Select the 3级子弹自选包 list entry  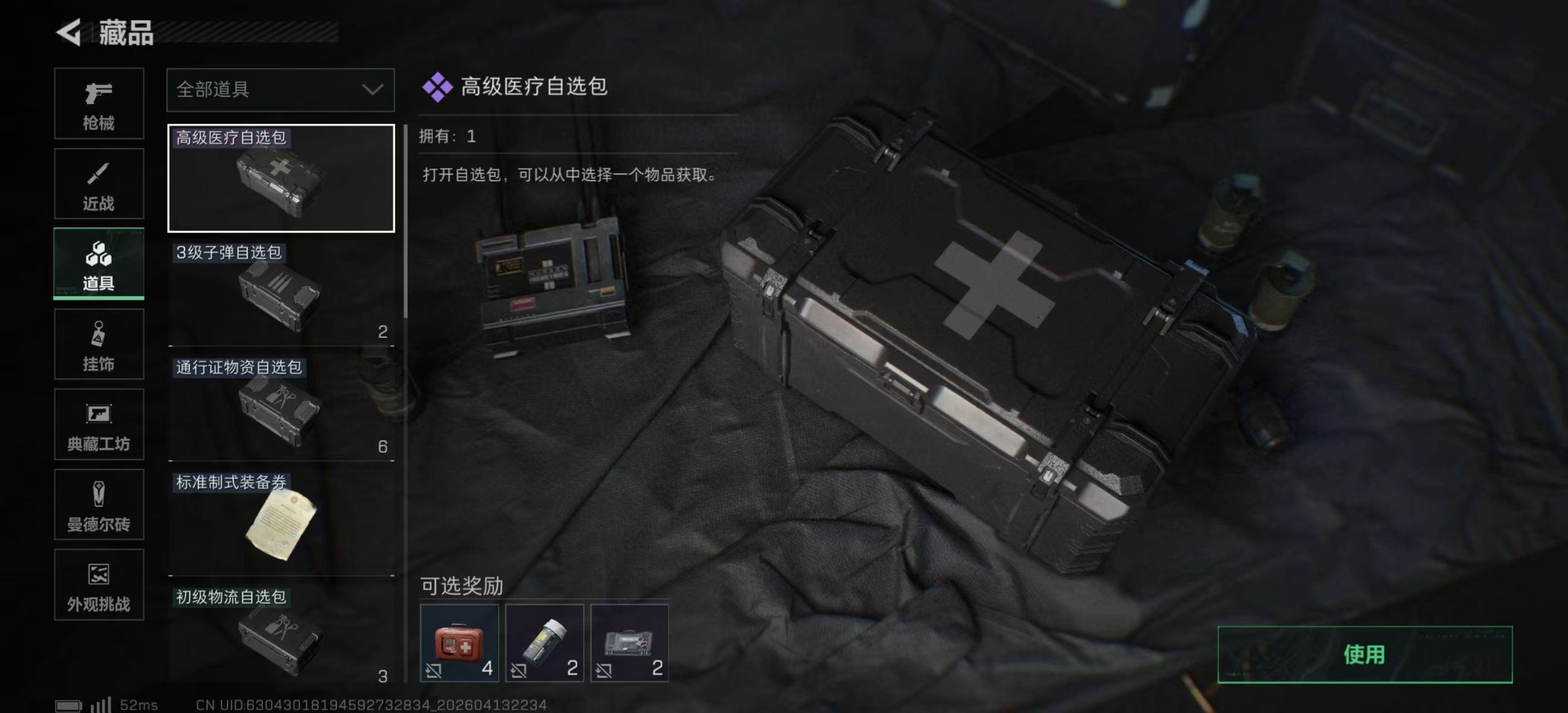280,292
